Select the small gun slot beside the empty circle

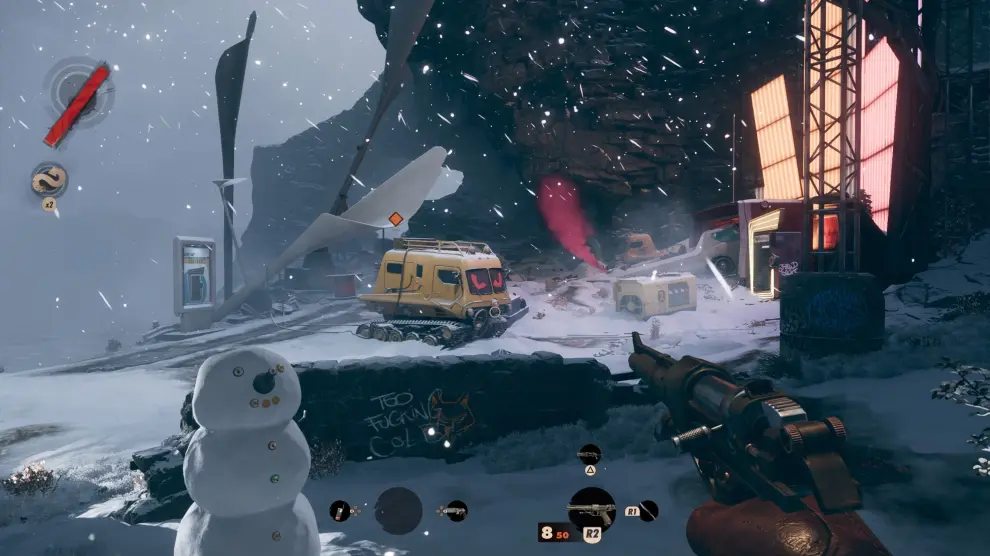point(456,510)
